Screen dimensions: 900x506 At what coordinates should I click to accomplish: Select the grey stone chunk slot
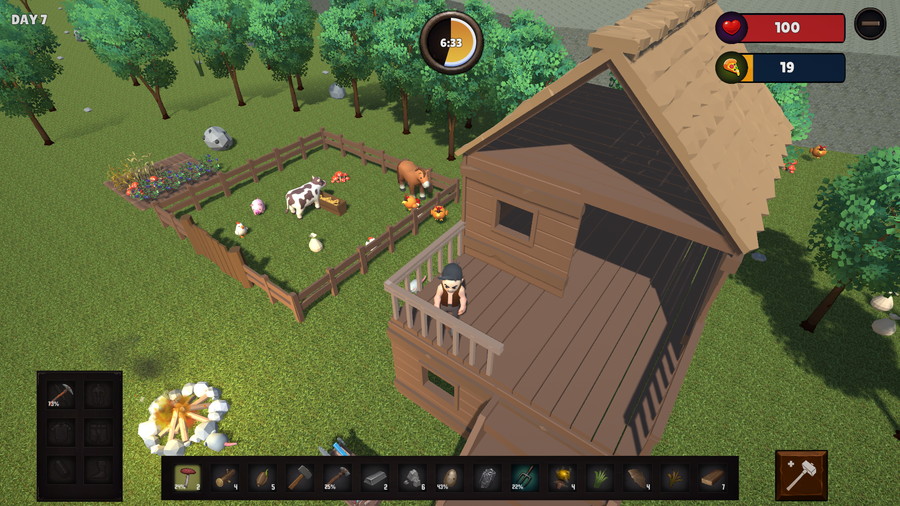[x=412, y=477]
